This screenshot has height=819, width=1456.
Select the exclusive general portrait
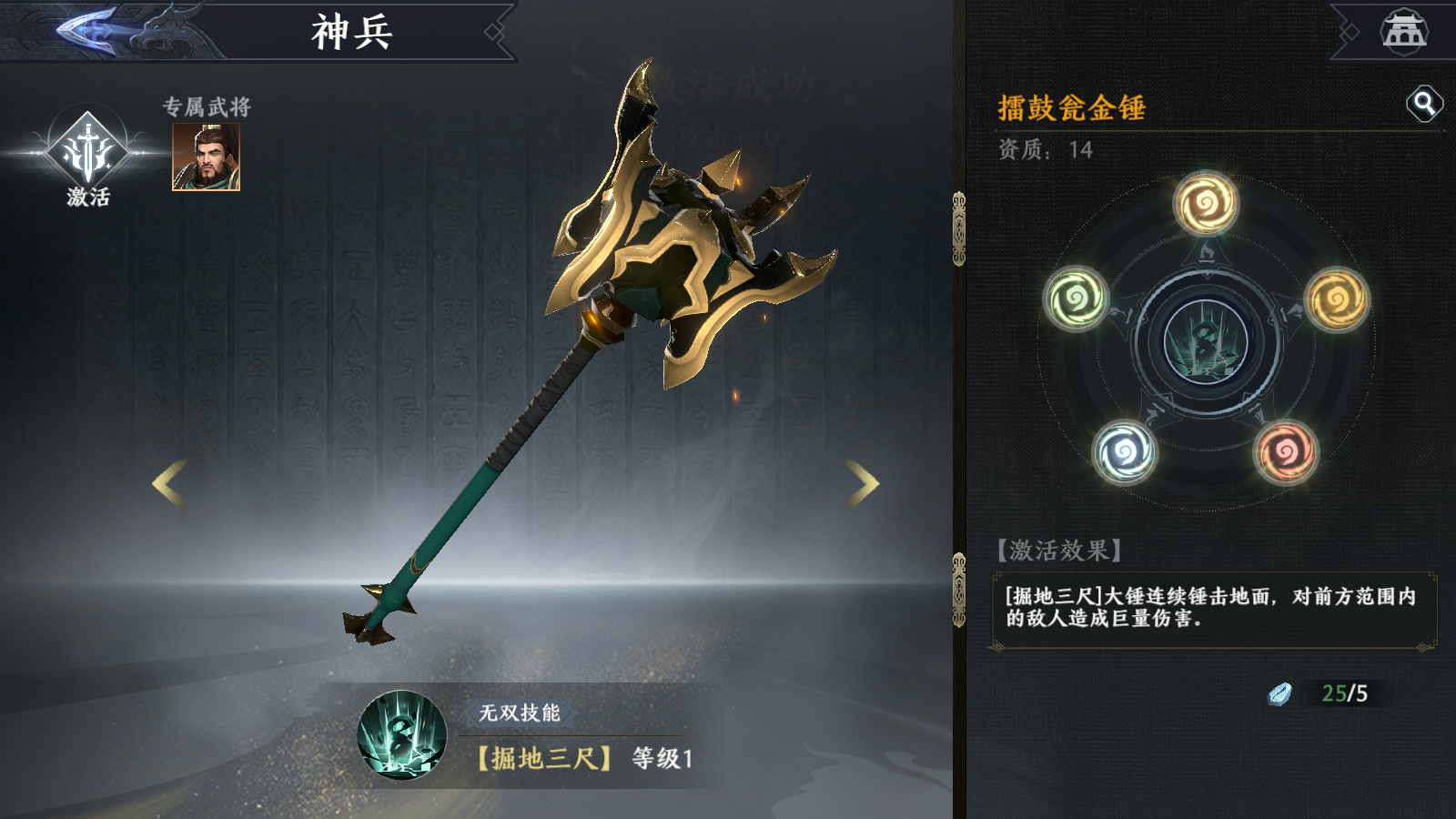[207, 157]
